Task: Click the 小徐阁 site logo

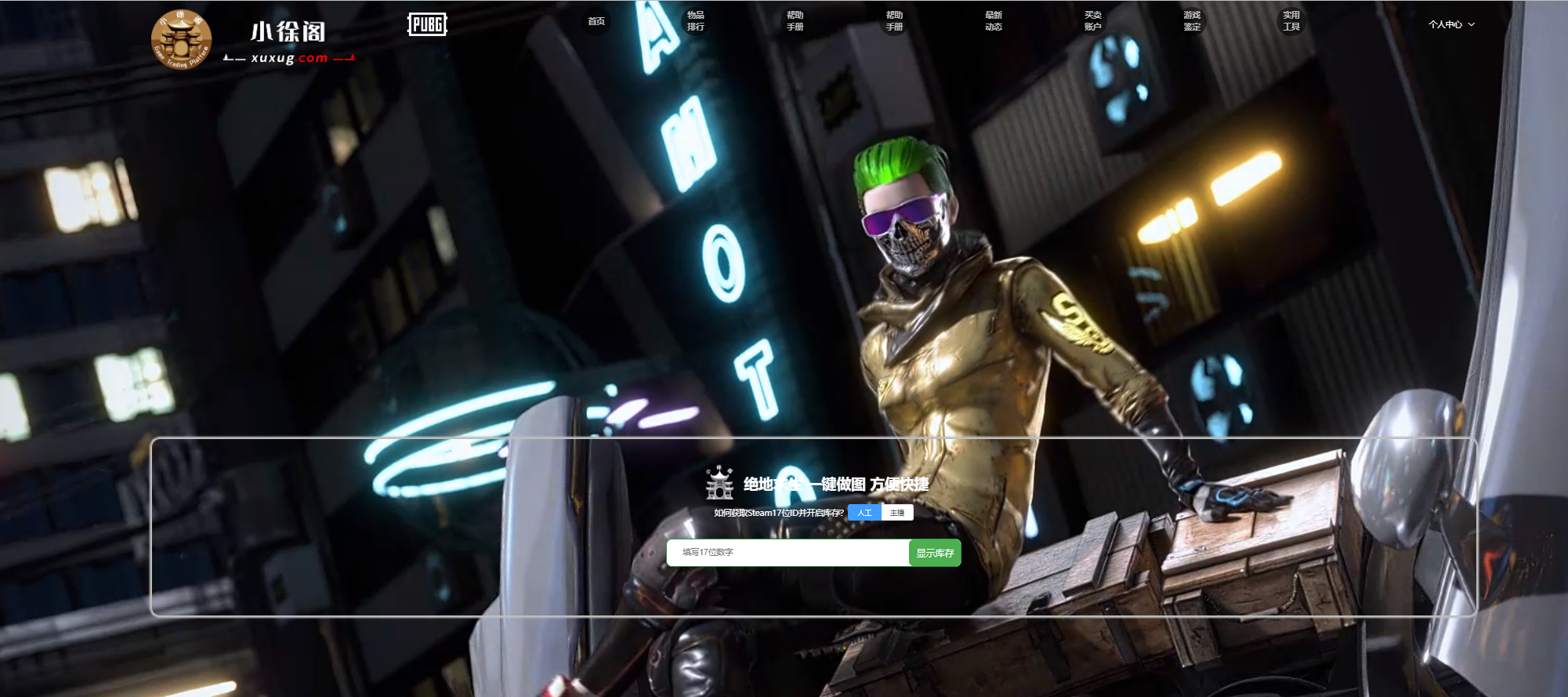Action: pos(252,39)
